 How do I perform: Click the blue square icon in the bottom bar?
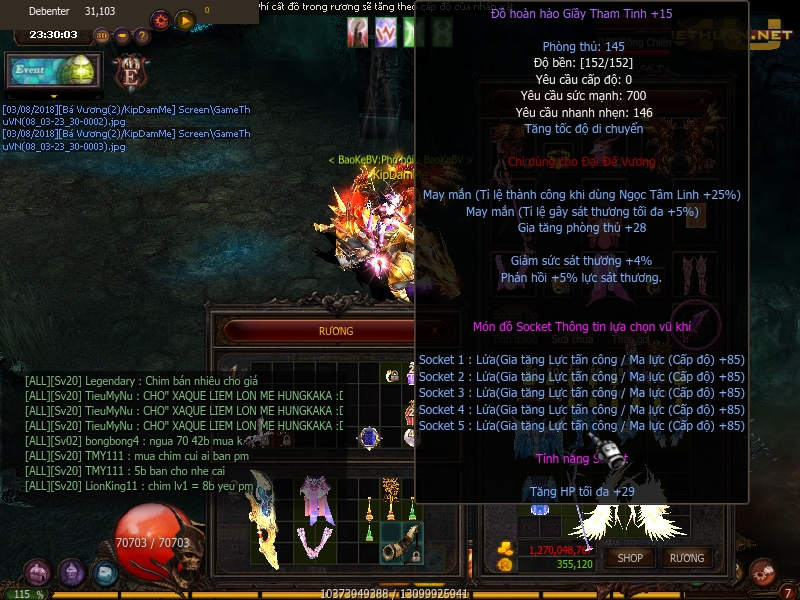point(105,572)
